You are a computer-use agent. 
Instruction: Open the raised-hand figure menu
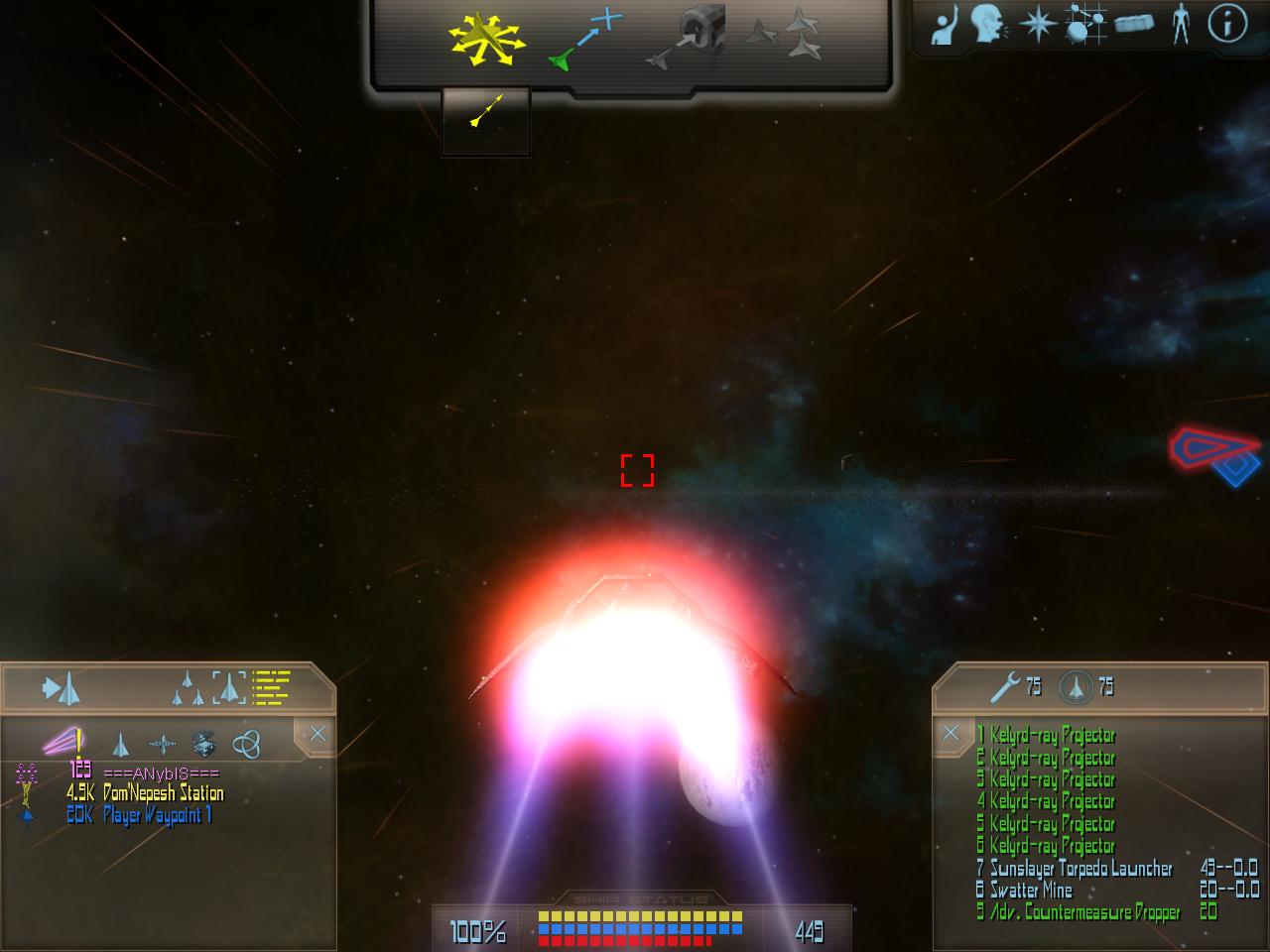944,27
